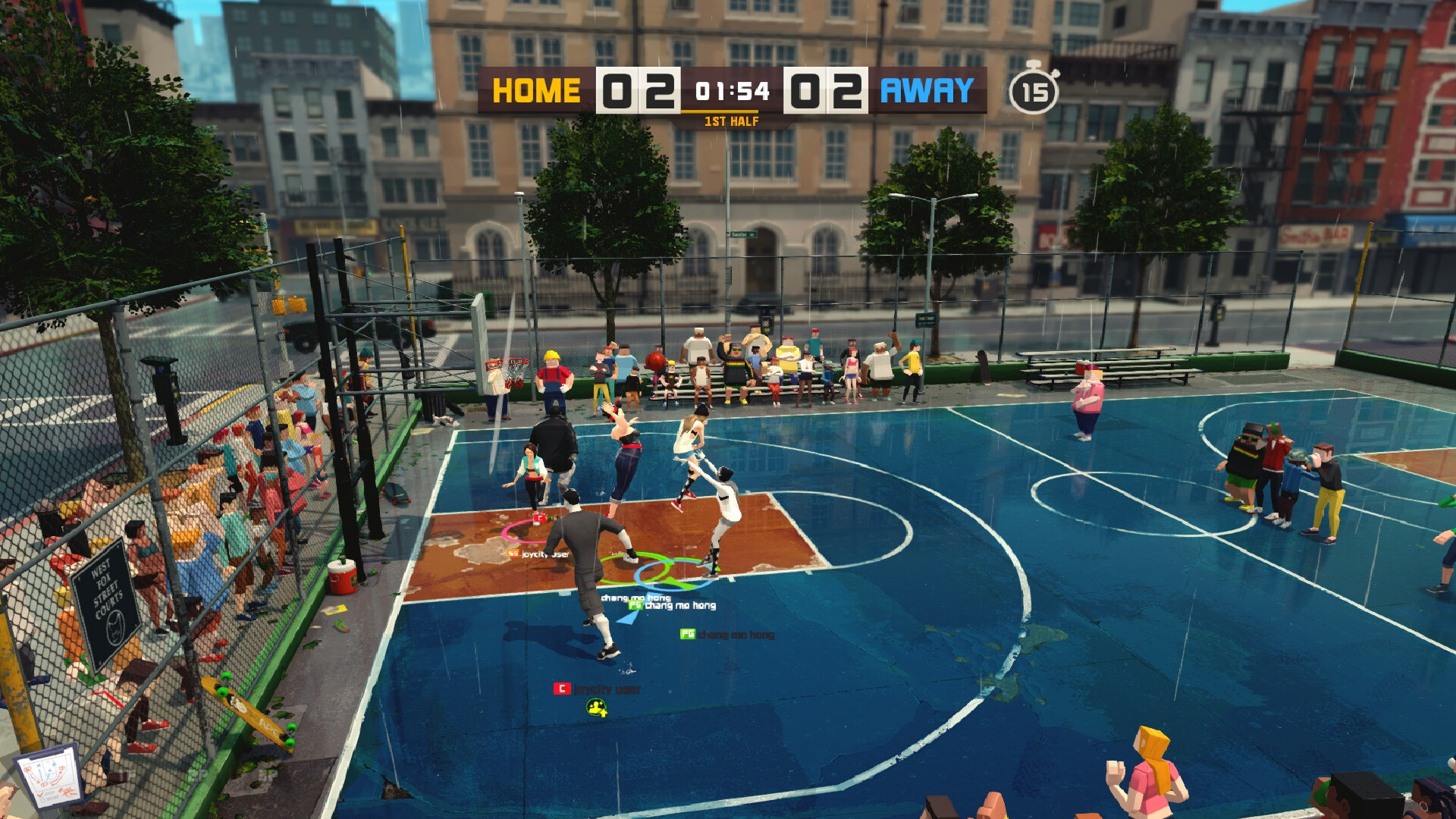The image size is (1456, 819).
Task: Click the yellow skill buff icon below joycity user
Action: point(598,708)
